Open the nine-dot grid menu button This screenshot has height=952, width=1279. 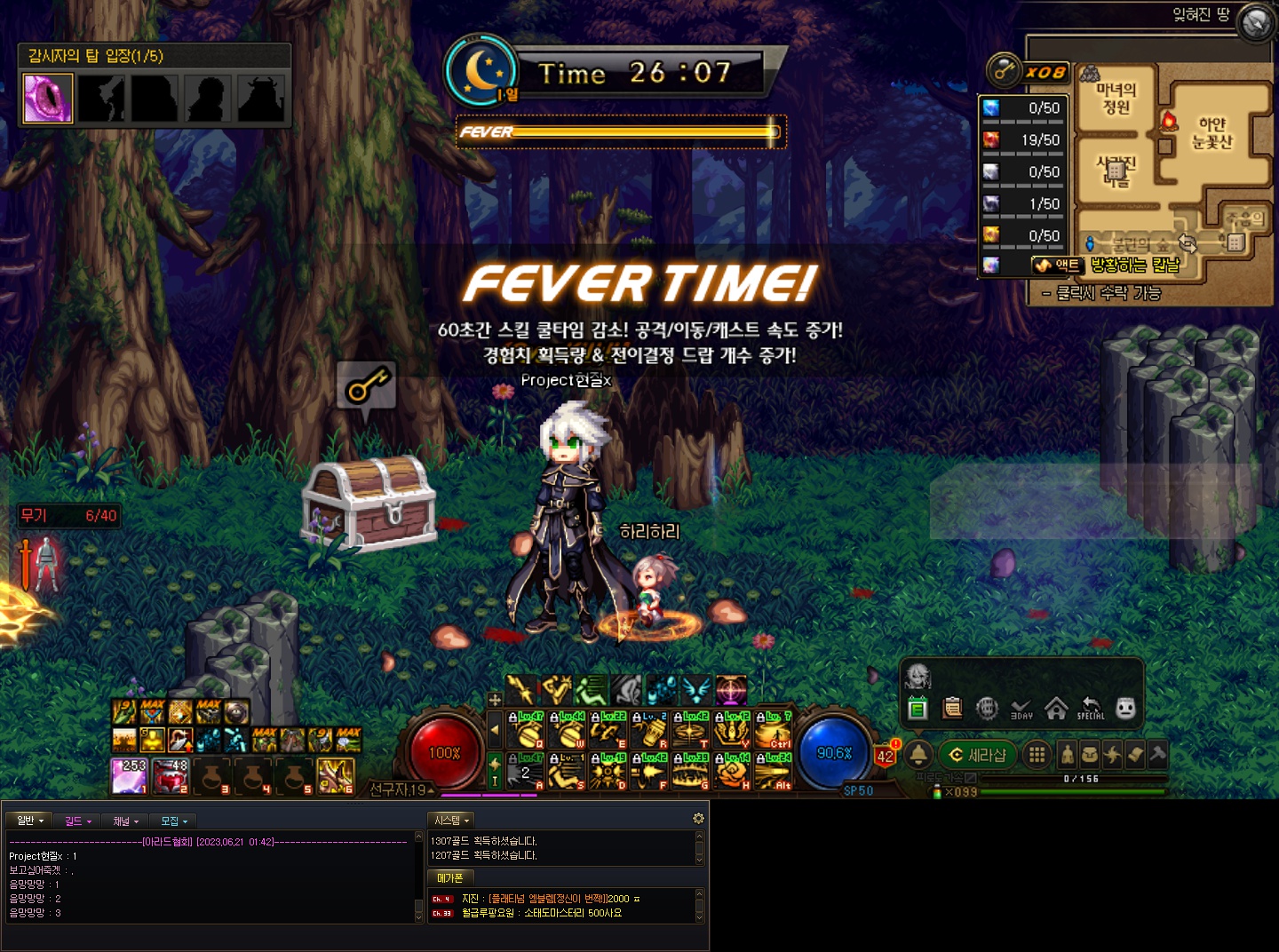click(1036, 755)
